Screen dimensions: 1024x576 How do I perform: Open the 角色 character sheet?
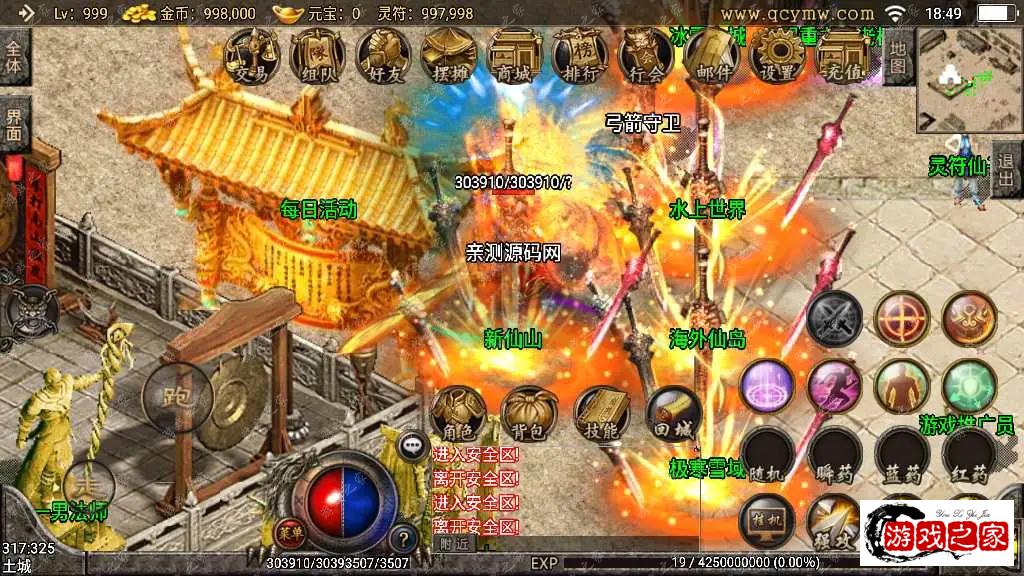pyautogui.click(x=459, y=413)
